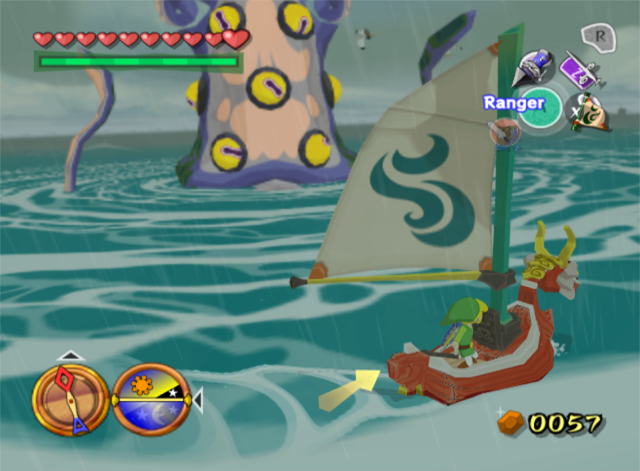Check the sun and moon day-night clock

click(152, 400)
